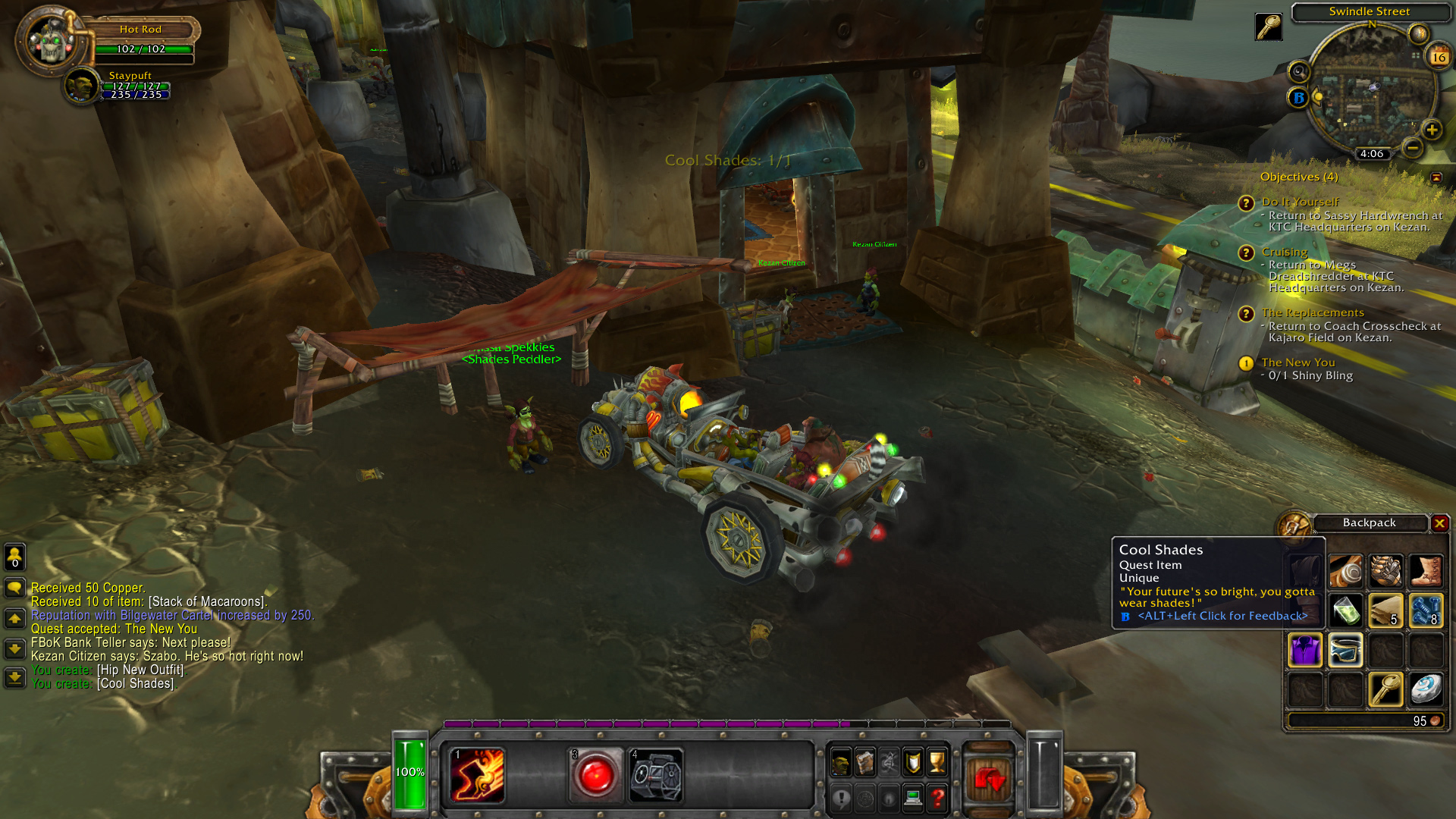Close the Backpack window
This screenshot has height=819, width=1456.
(1439, 522)
